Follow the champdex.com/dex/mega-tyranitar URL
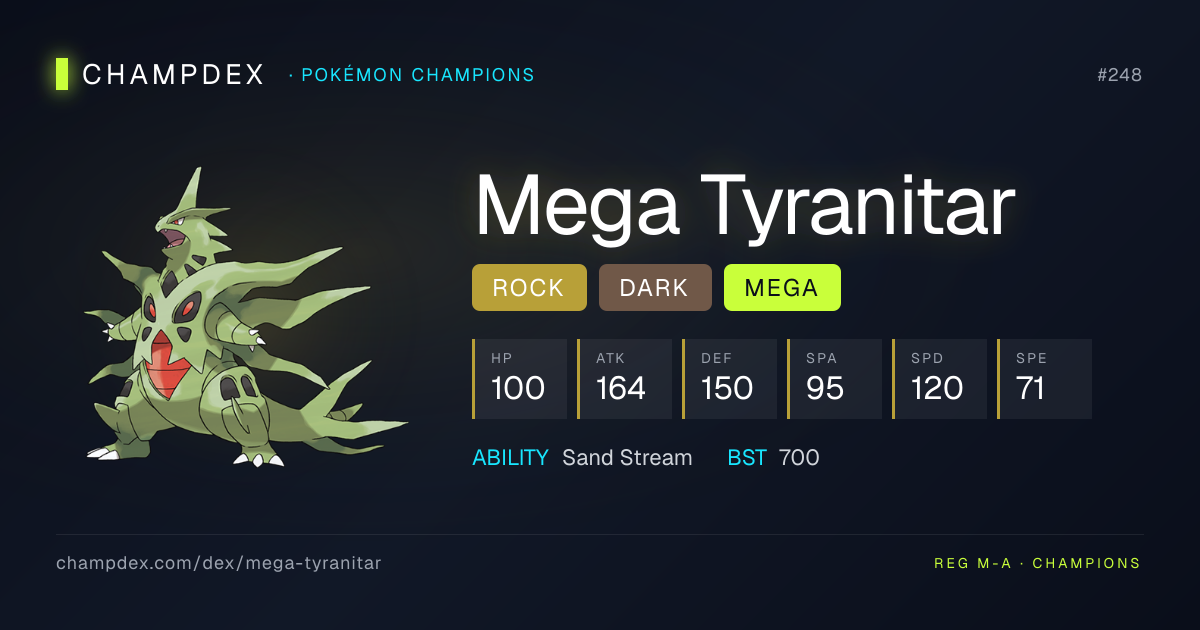Image resolution: width=1200 pixels, height=630 pixels. click(218, 563)
